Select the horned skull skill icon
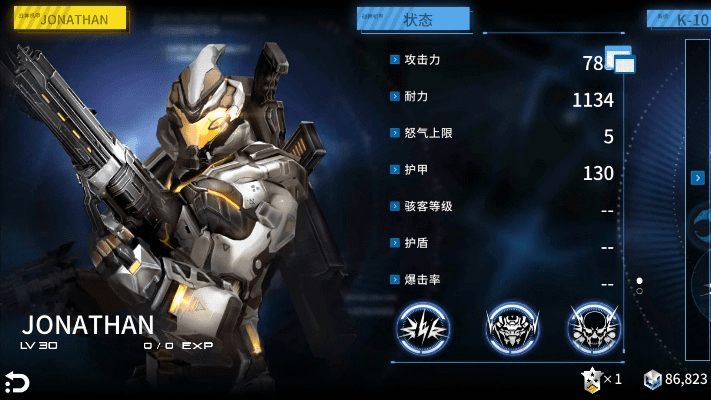Image resolution: width=711 pixels, height=400 pixels. pos(593,327)
